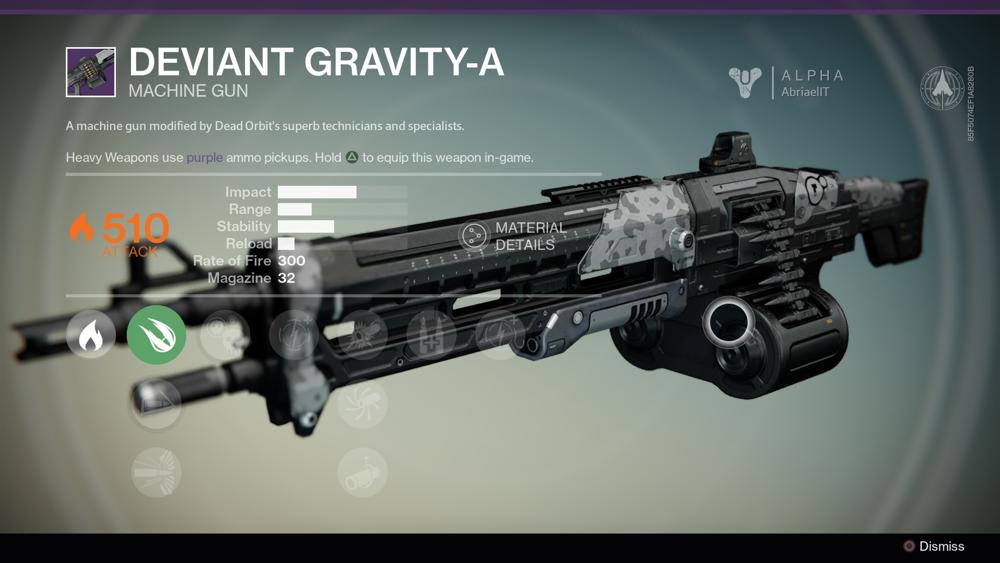The image size is (1000, 563).
Task: Pick the faded bullet spray perk node
Action: click(x=157, y=472)
